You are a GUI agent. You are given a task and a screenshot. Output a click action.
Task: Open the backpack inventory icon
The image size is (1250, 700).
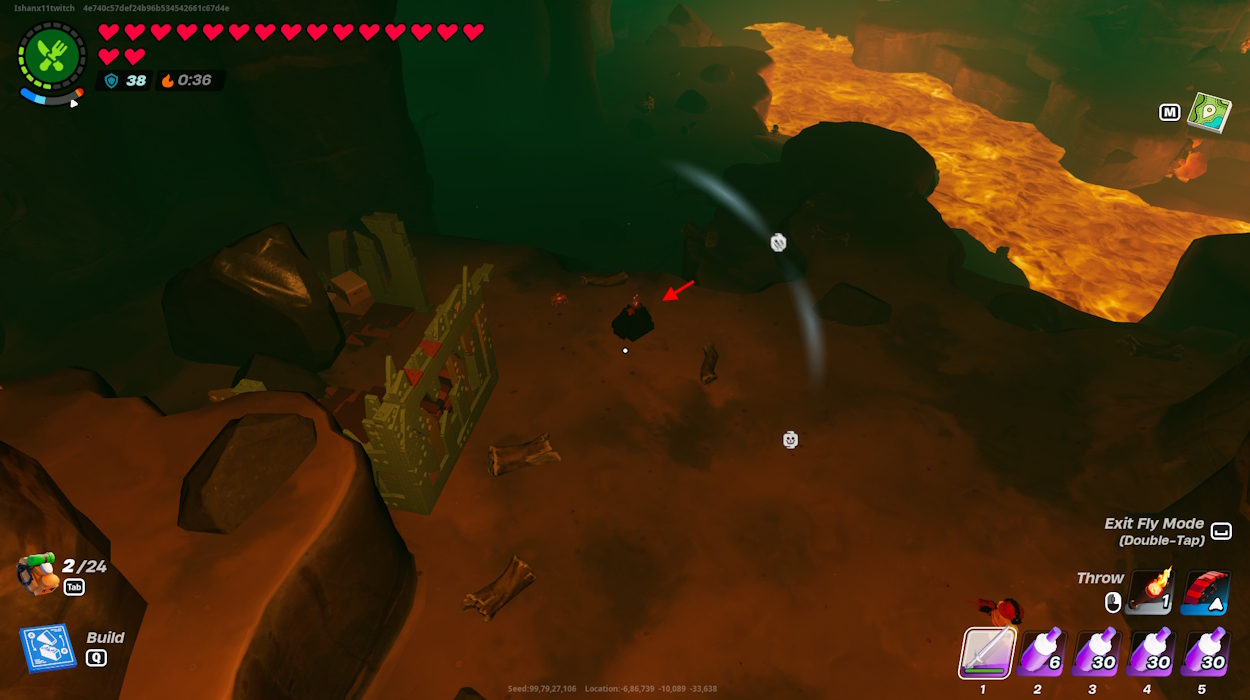click(36, 574)
